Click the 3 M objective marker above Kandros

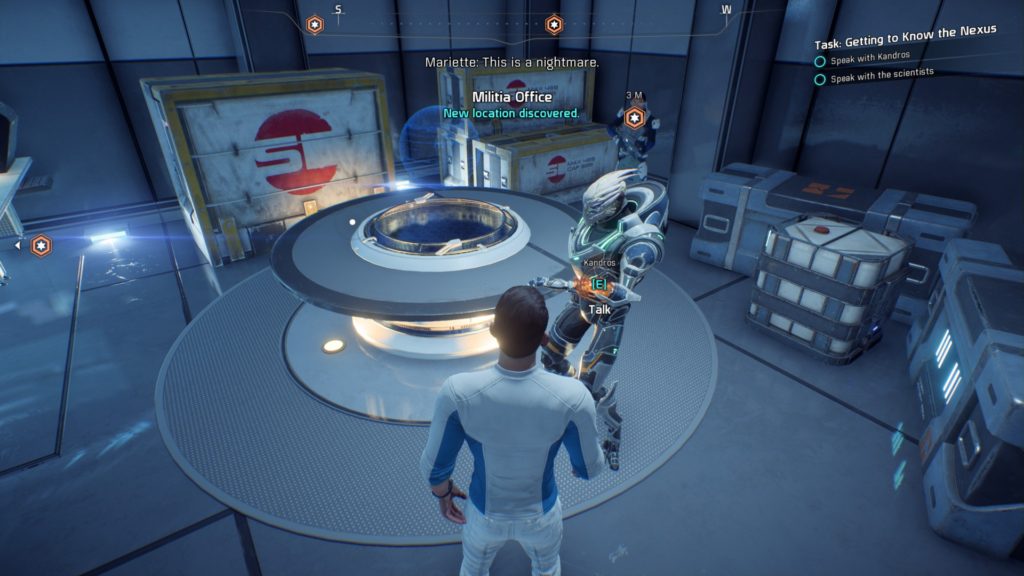(x=635, y=118)
